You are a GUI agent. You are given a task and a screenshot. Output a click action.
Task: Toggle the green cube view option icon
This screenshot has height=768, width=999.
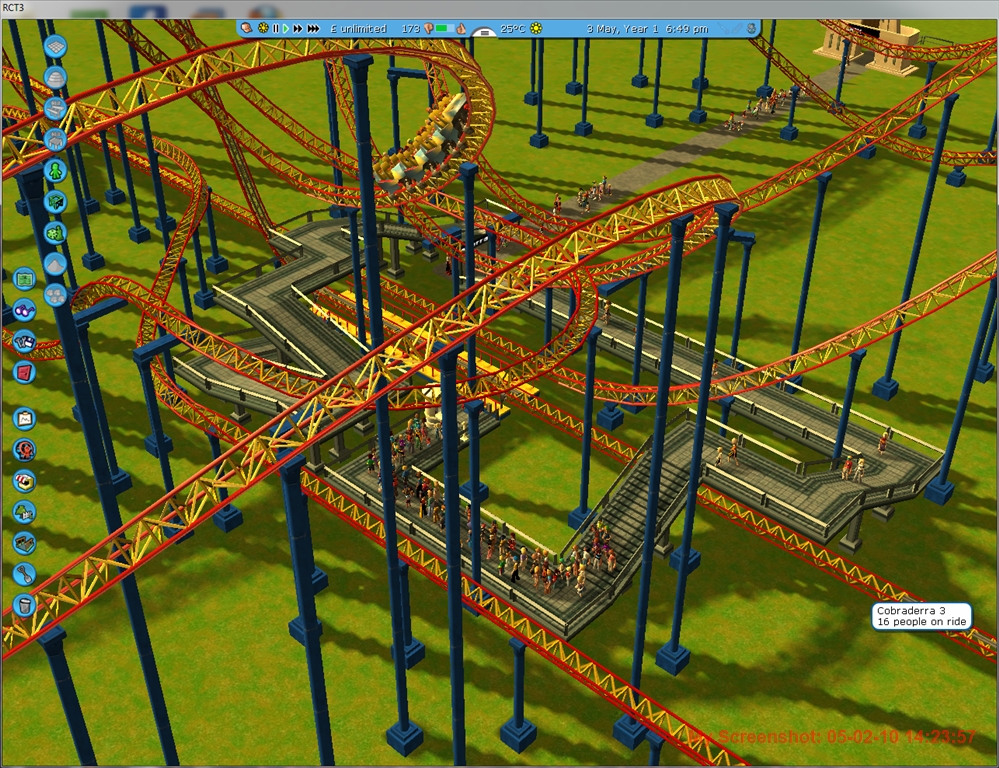(x=56, y=202)
